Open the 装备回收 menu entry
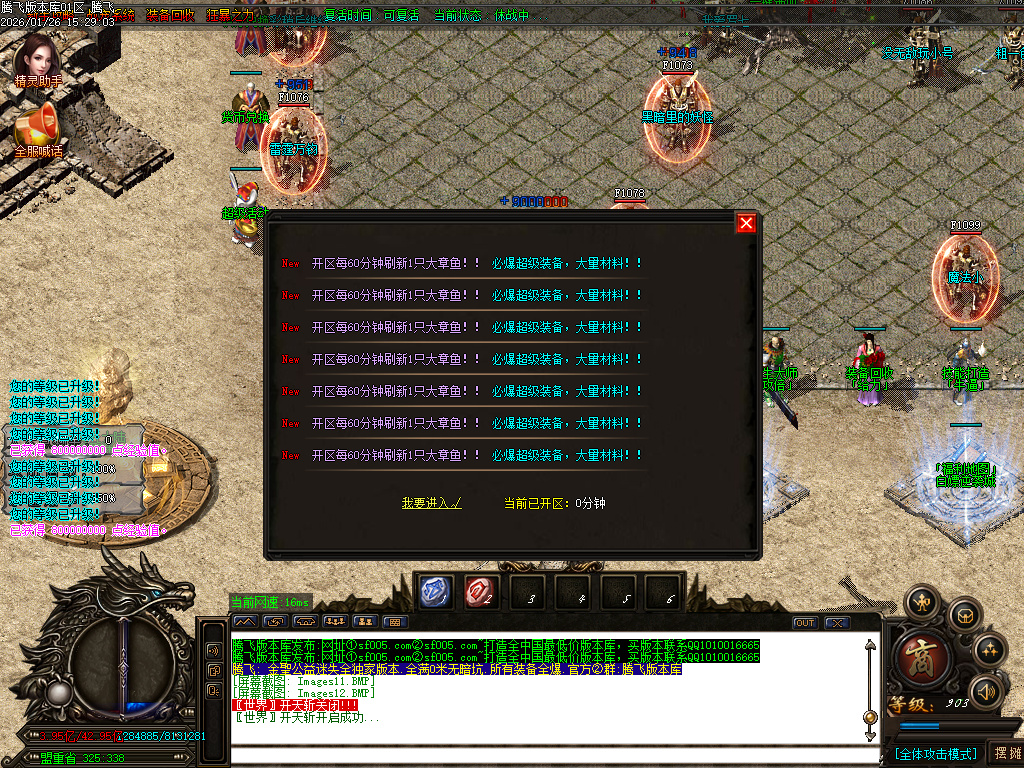1024x768 pixels. (170, 15)
